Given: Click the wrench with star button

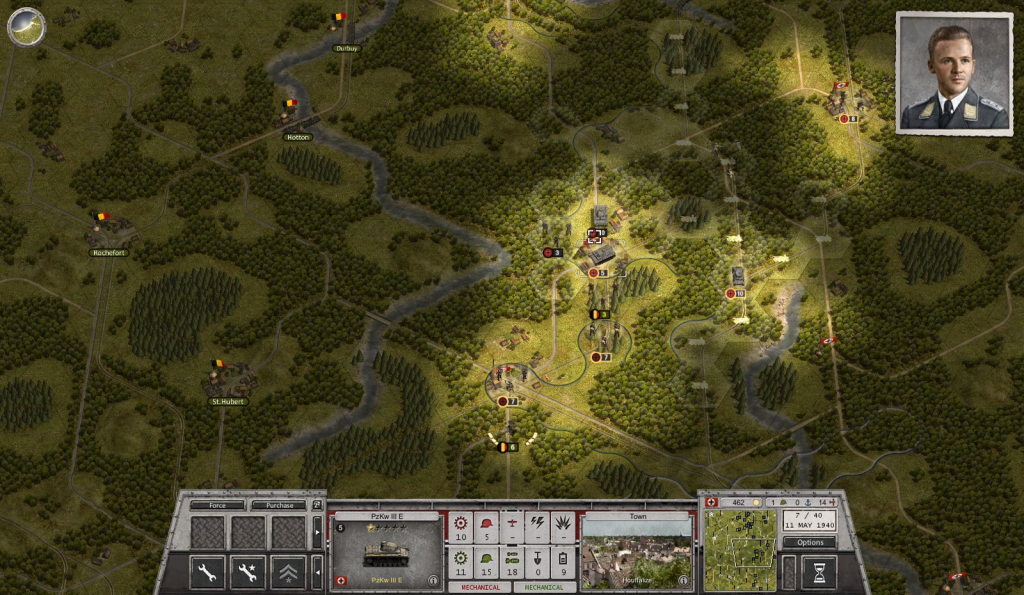Looking at the screenshot, I should pos(248,572).
